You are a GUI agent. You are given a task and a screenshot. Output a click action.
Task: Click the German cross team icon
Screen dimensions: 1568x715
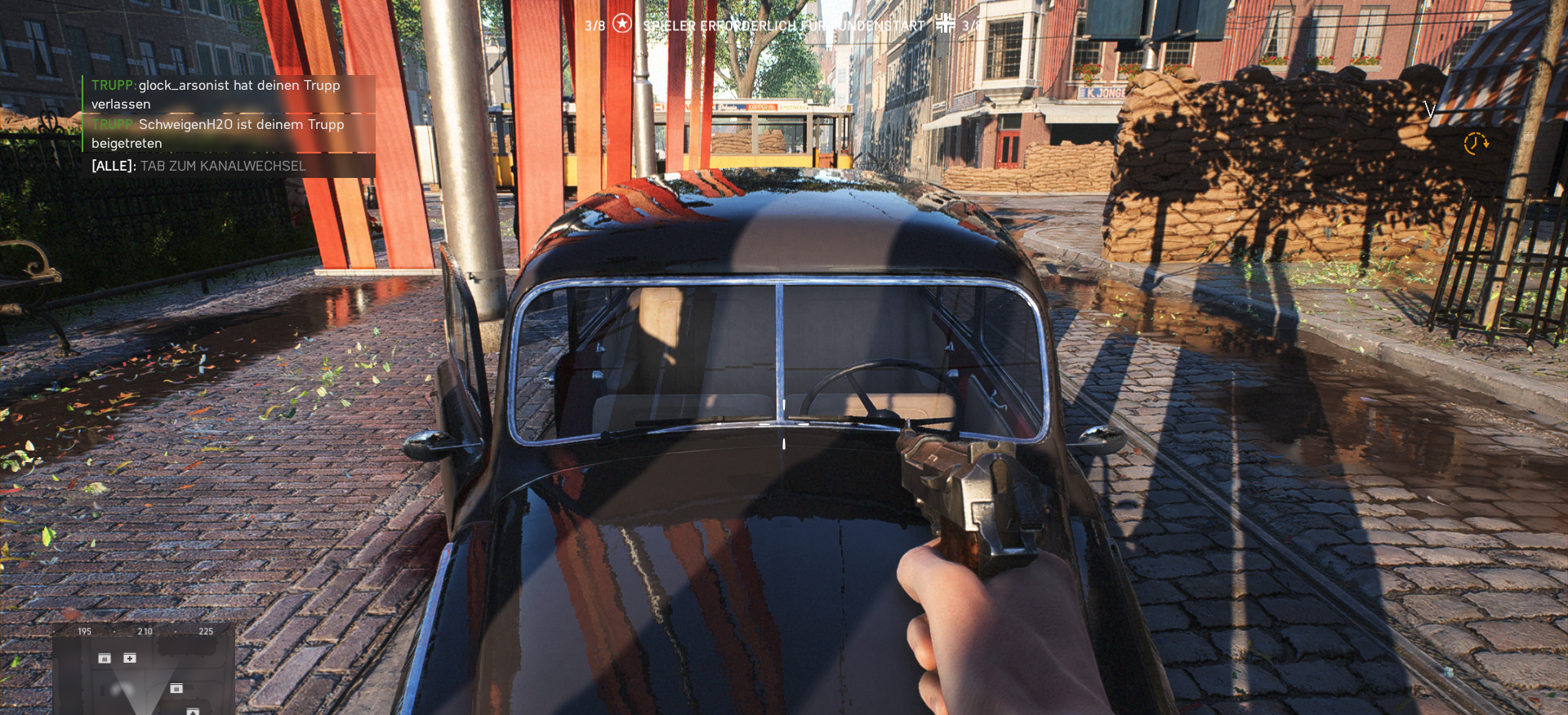(x=945, y=24)
